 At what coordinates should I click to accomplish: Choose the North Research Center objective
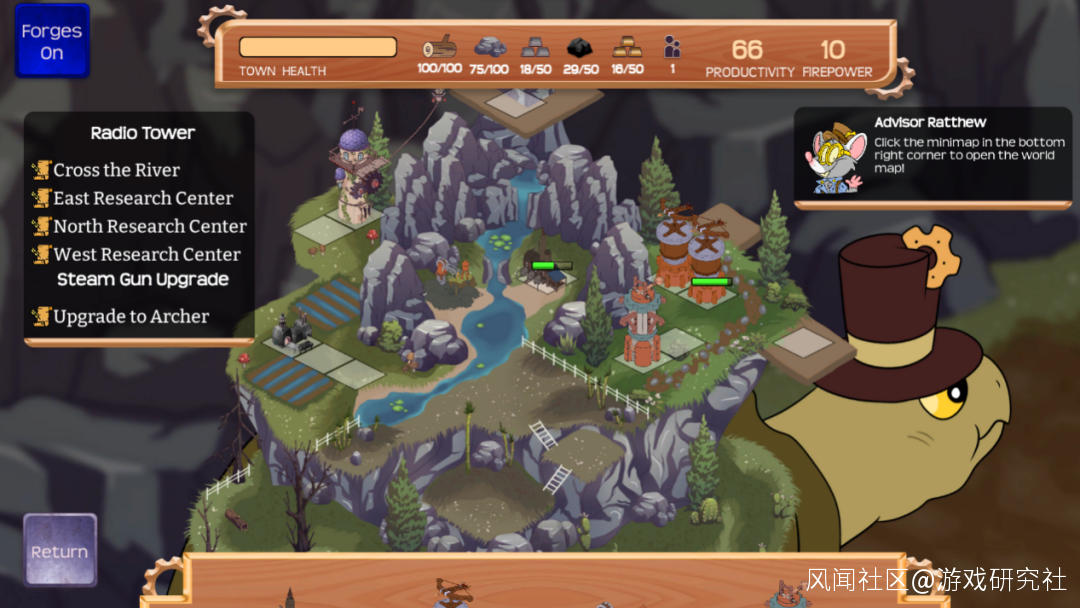(x=149, y=226)
